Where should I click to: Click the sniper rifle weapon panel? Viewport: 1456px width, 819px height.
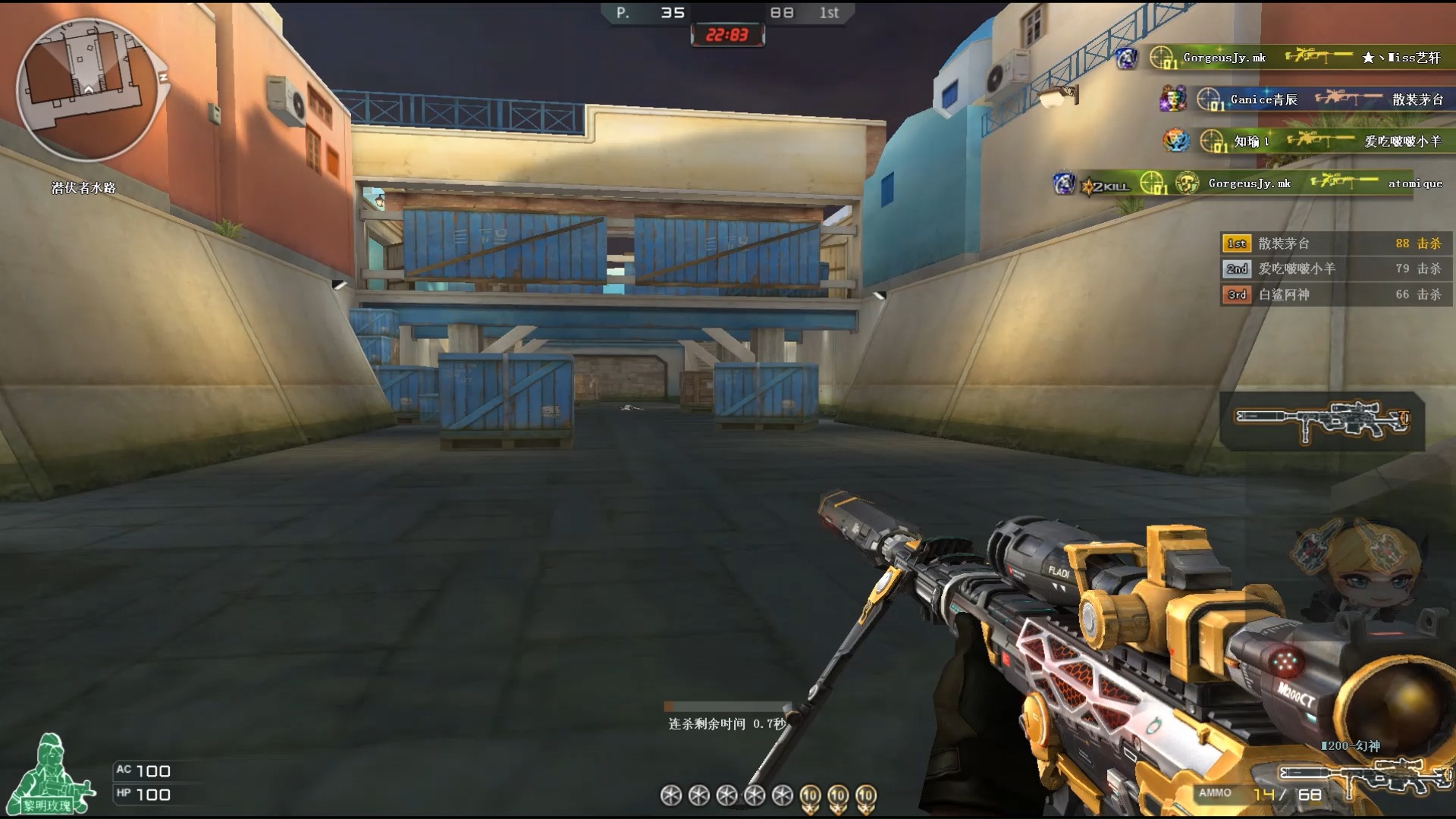pyautogui.click(x=1322, y=421)
